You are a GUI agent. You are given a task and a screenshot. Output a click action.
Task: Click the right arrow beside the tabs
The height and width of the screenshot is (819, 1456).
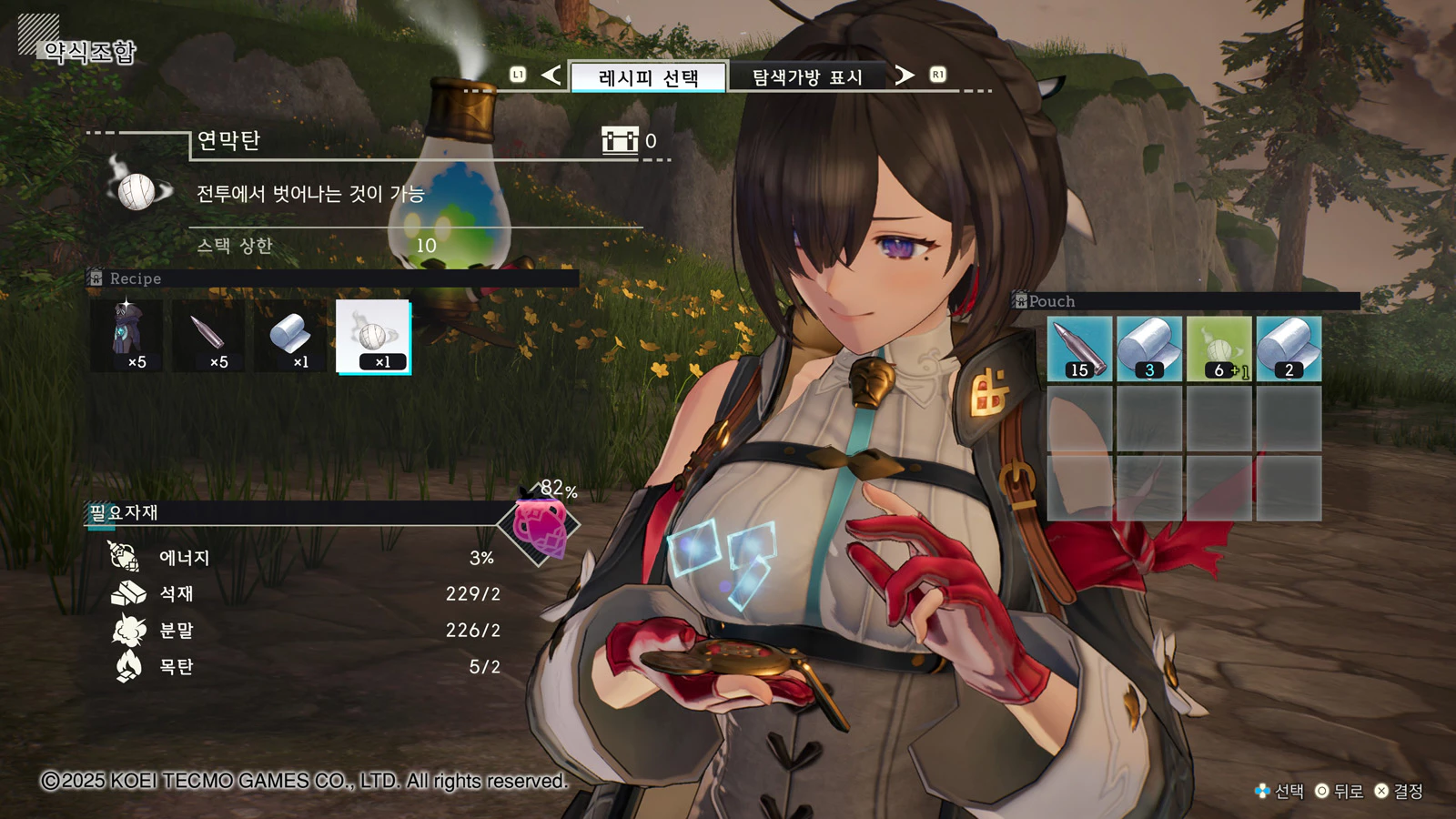coord(904,75)
